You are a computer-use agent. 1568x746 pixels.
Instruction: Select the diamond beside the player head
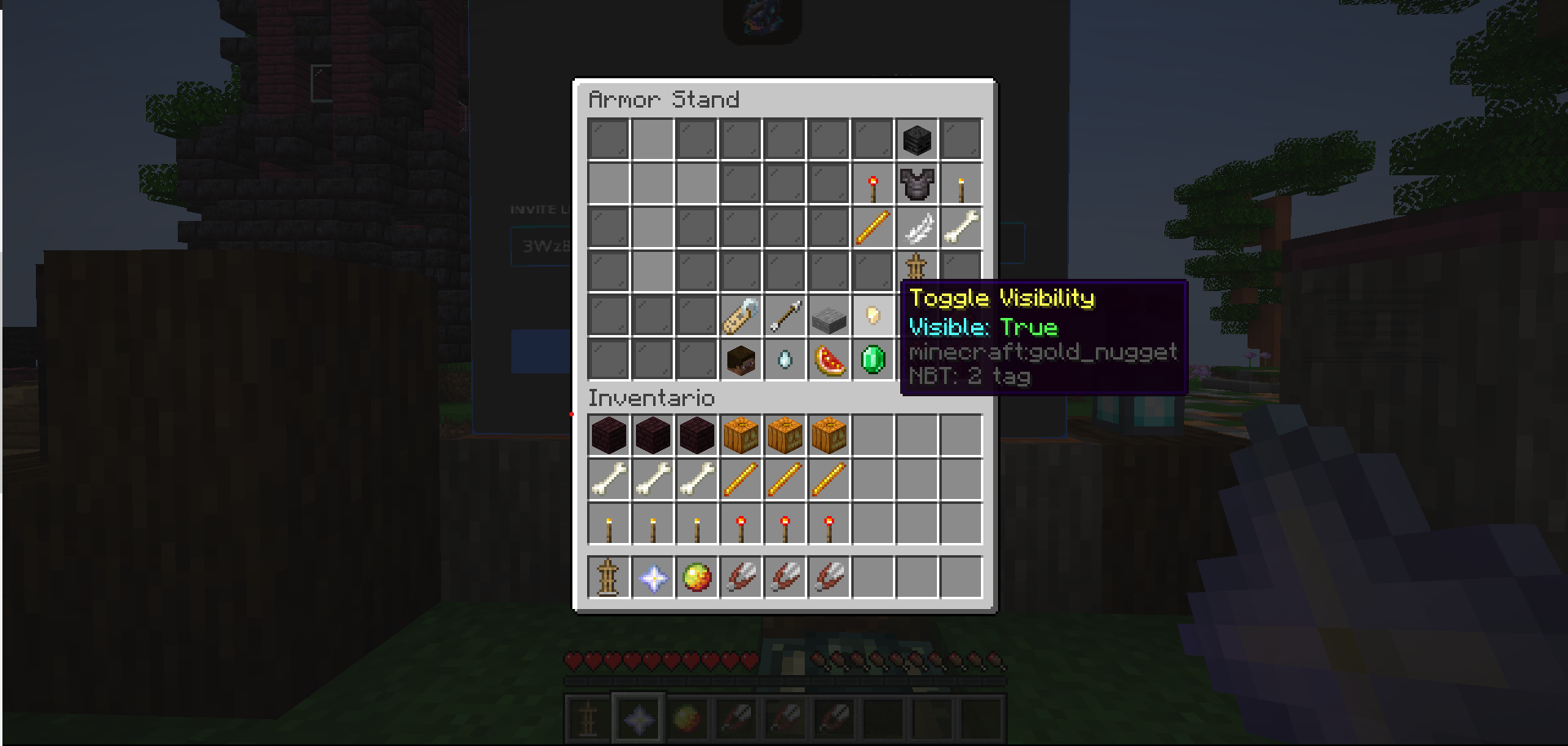click(x=783, y=360)
